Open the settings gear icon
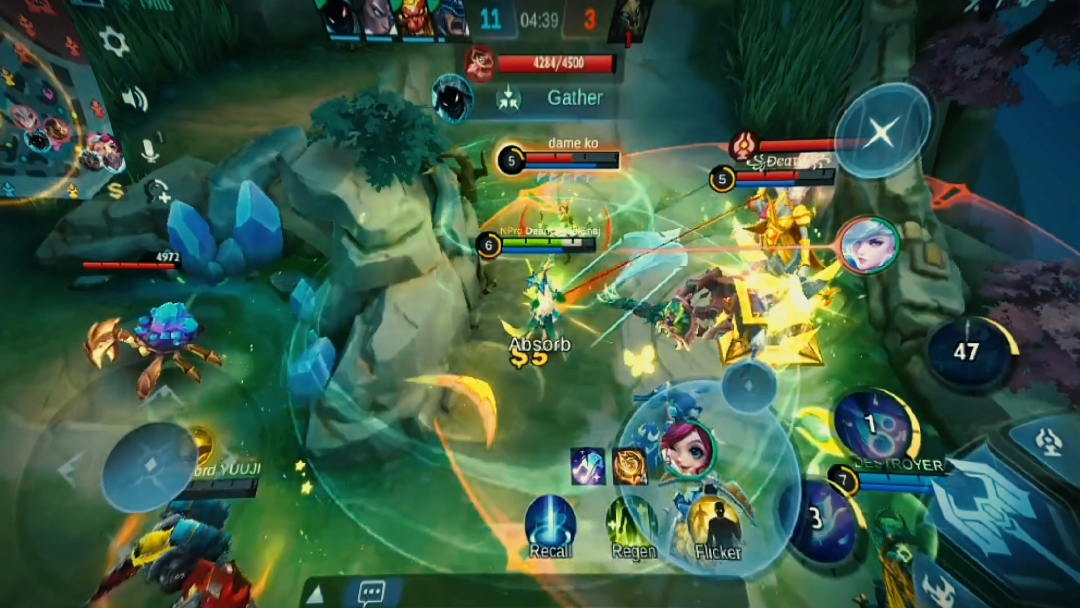 pyautogui.click(x=113, y=42)
